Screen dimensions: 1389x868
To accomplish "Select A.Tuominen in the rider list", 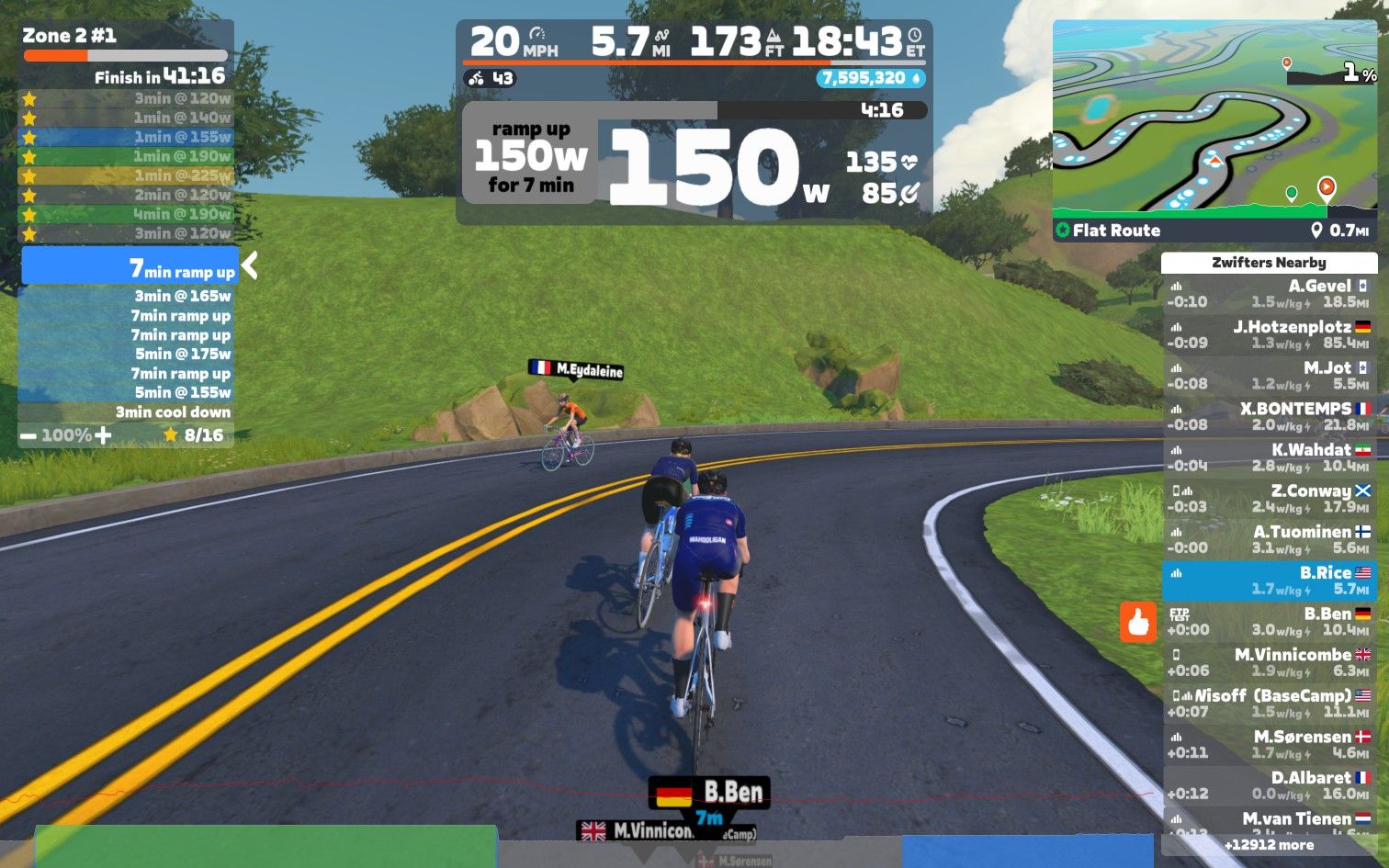I will tap(1268, 539).
